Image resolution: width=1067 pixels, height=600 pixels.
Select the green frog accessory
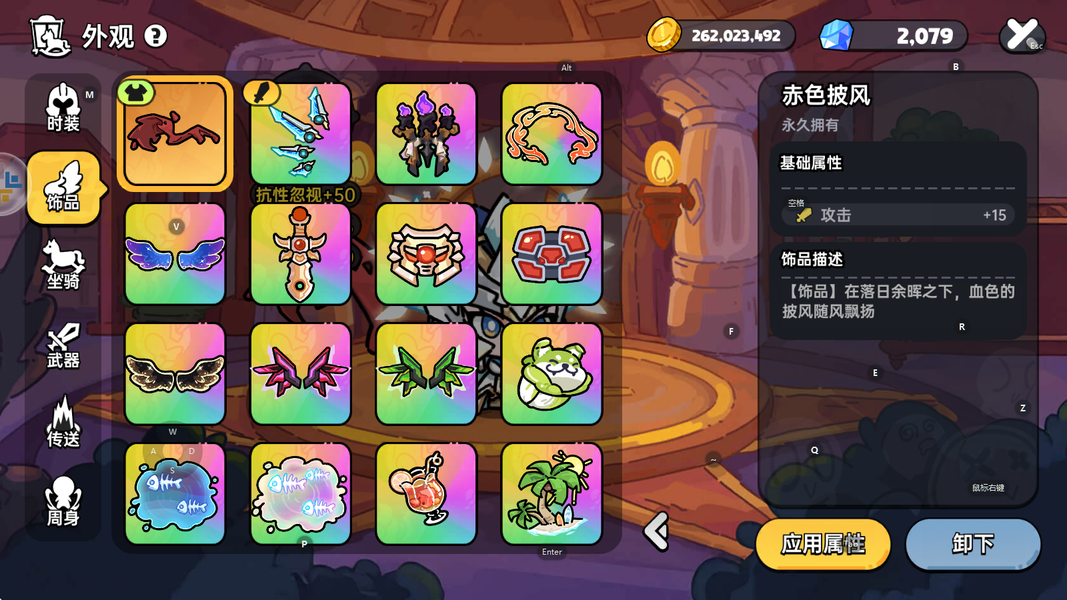tap(552, 374)
